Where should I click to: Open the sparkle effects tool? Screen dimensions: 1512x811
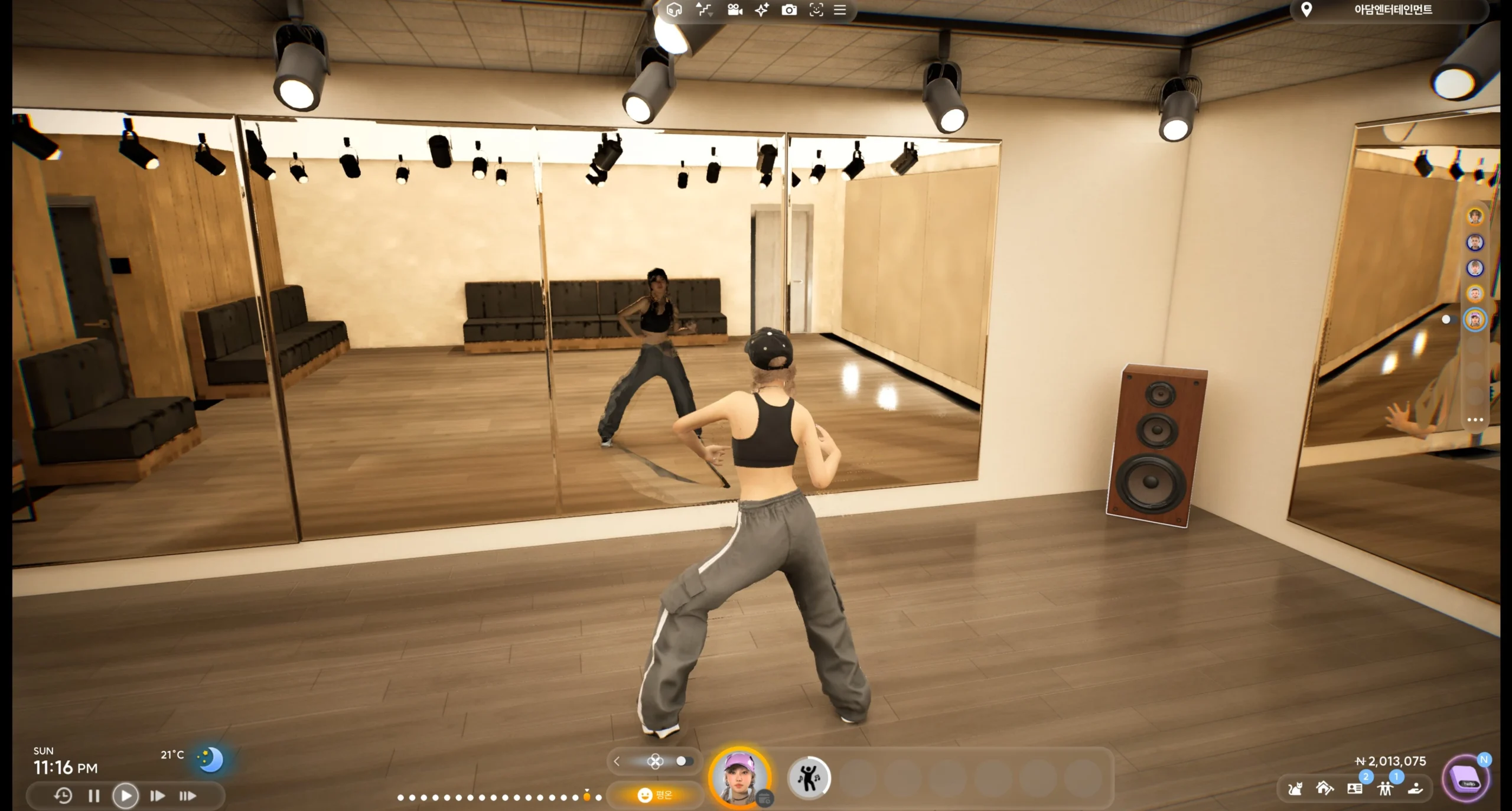tap(761, 10)
